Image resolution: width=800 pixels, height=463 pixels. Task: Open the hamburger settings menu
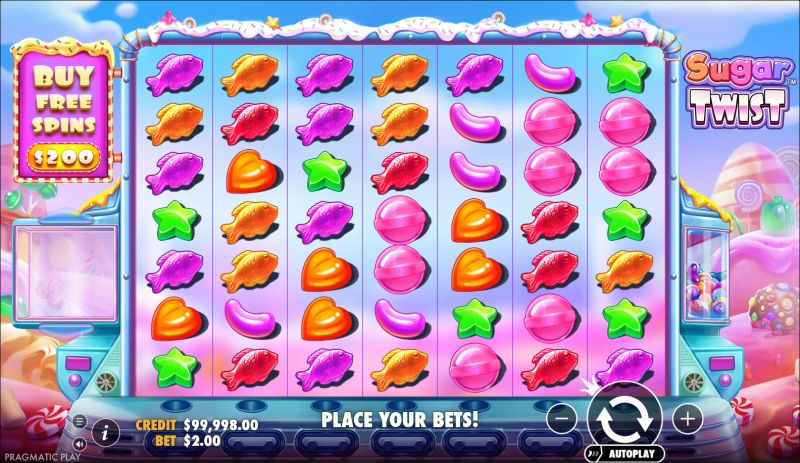coord(79,421)
